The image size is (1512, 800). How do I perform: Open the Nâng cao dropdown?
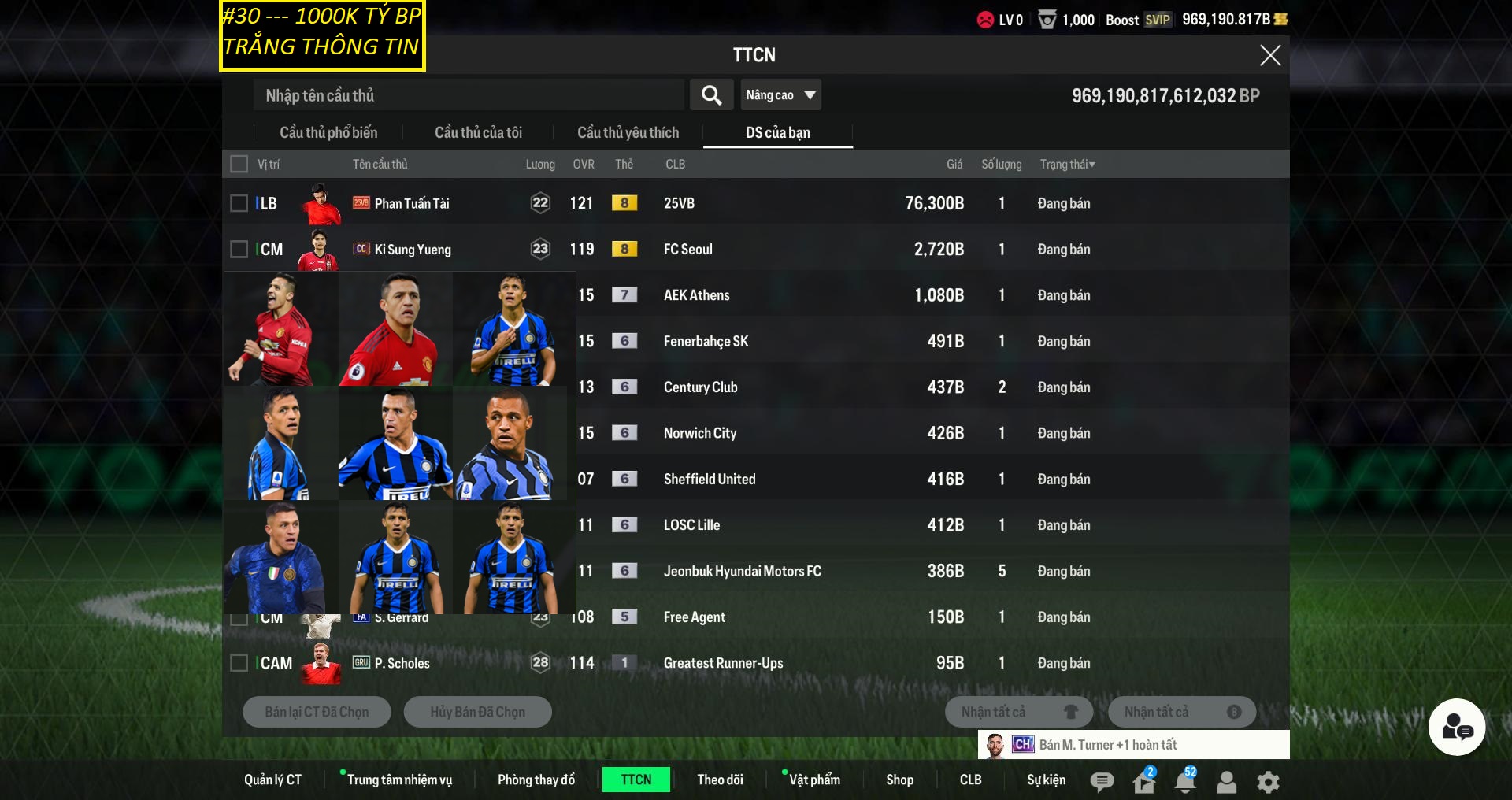pyautogui.click(x=780, y=95)
